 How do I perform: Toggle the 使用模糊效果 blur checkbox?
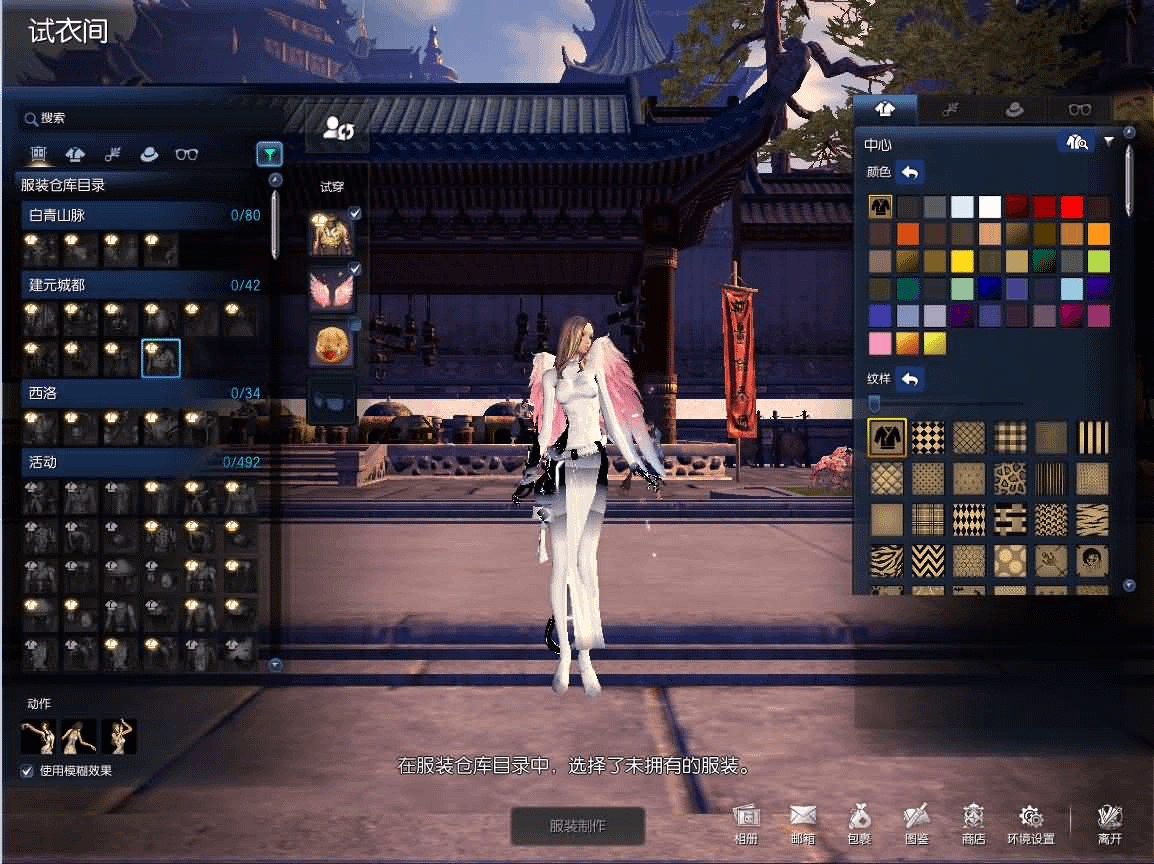[x=27, y=771]
